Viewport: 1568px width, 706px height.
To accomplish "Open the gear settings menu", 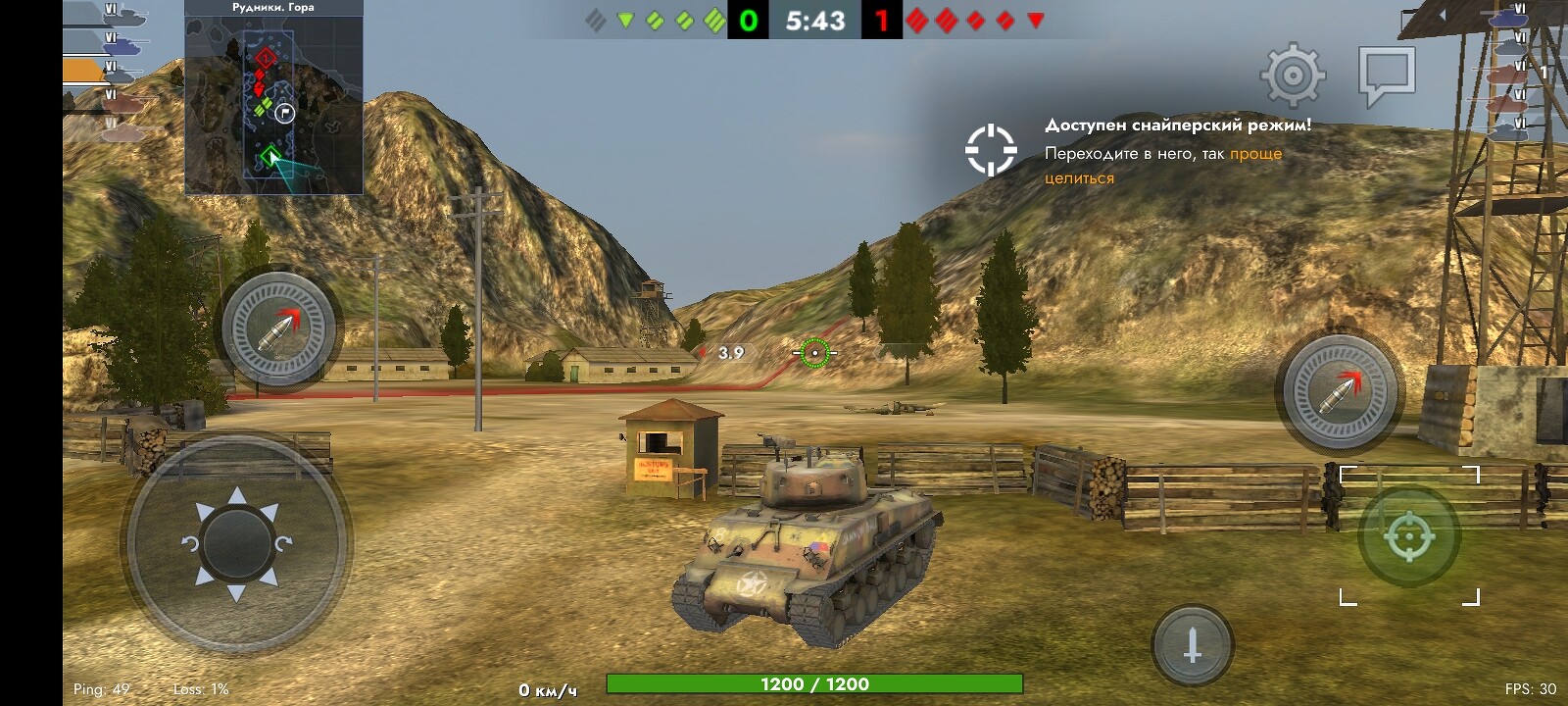I will click(x=1293, y=75).
